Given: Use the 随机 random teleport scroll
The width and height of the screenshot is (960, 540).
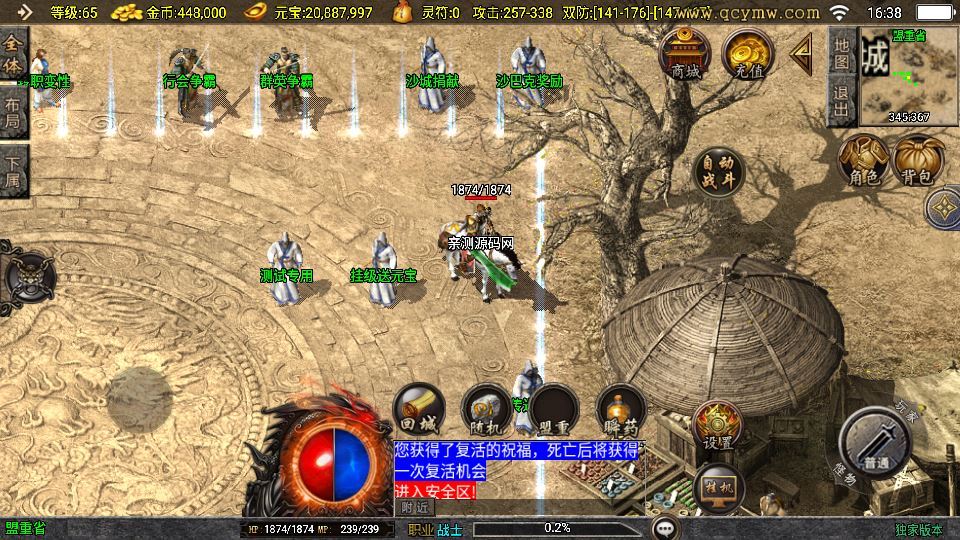Looking at the screenshot, I should (x=486, y=408).
